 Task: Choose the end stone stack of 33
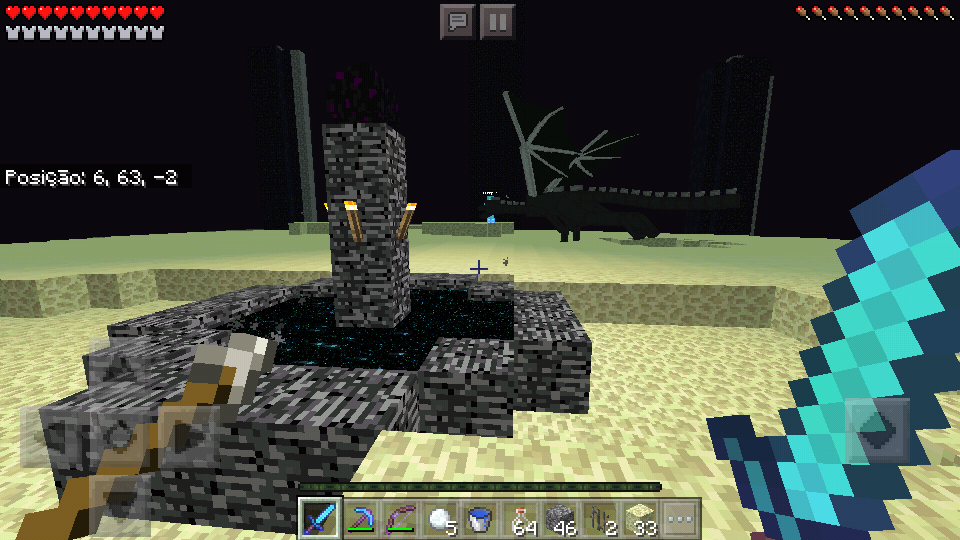click(x=641, y=518)
